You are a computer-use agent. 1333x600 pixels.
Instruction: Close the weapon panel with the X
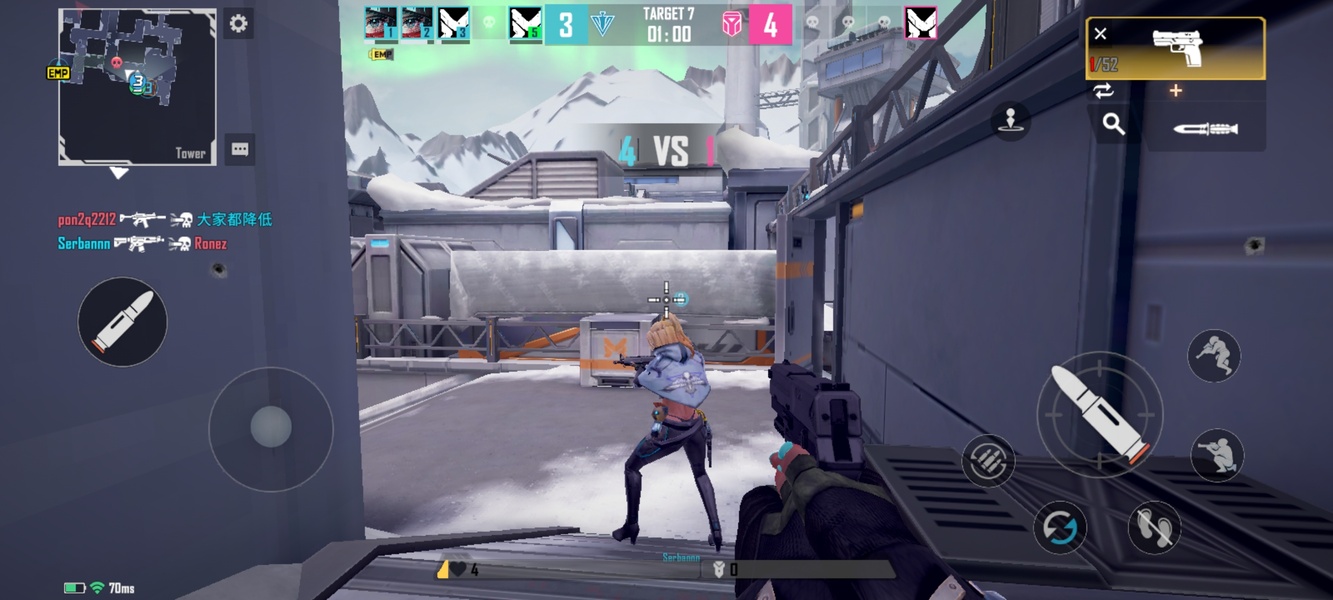[1100, 34]
